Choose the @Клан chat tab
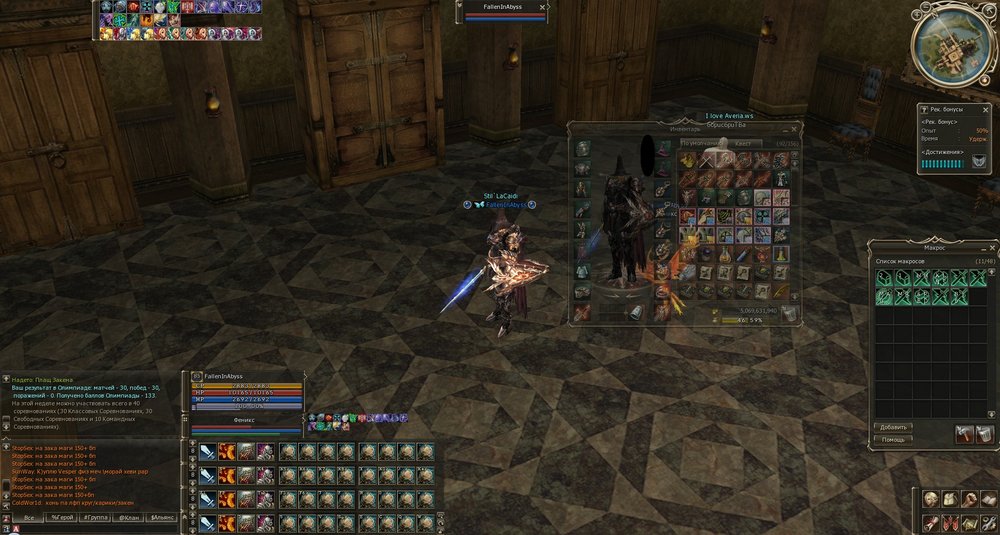Image resolution: width=1000 pixels, height=535 pixels. pos(129,518)
